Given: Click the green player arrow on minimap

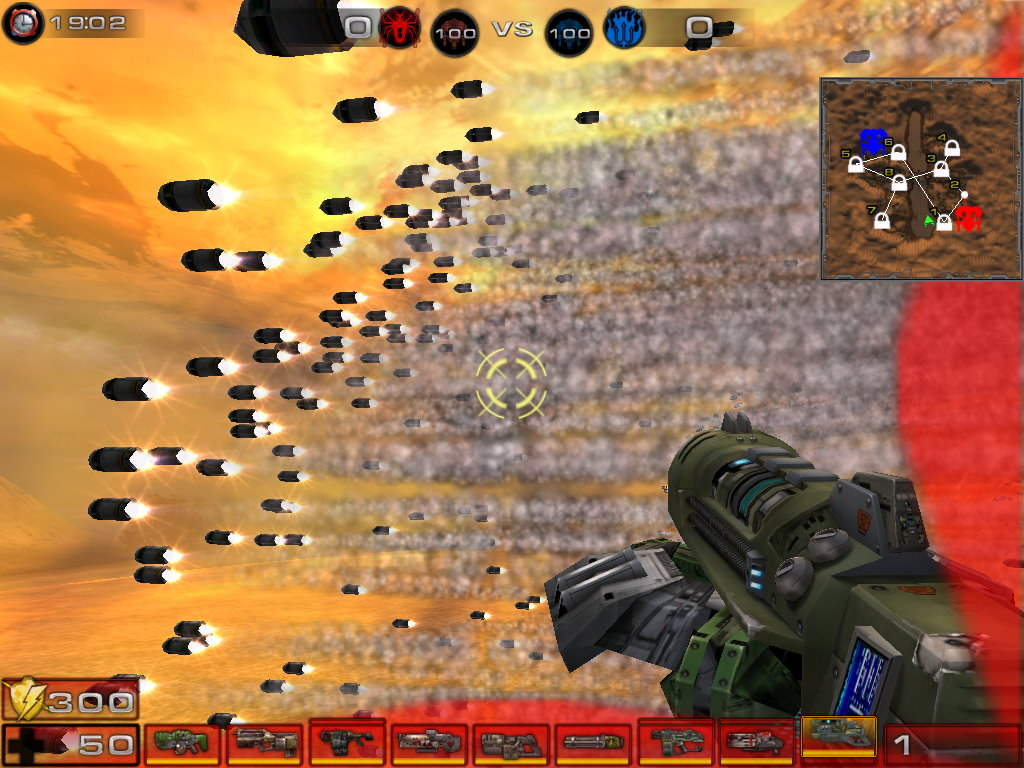Looking at the screenshot, I should click(929, 219).
